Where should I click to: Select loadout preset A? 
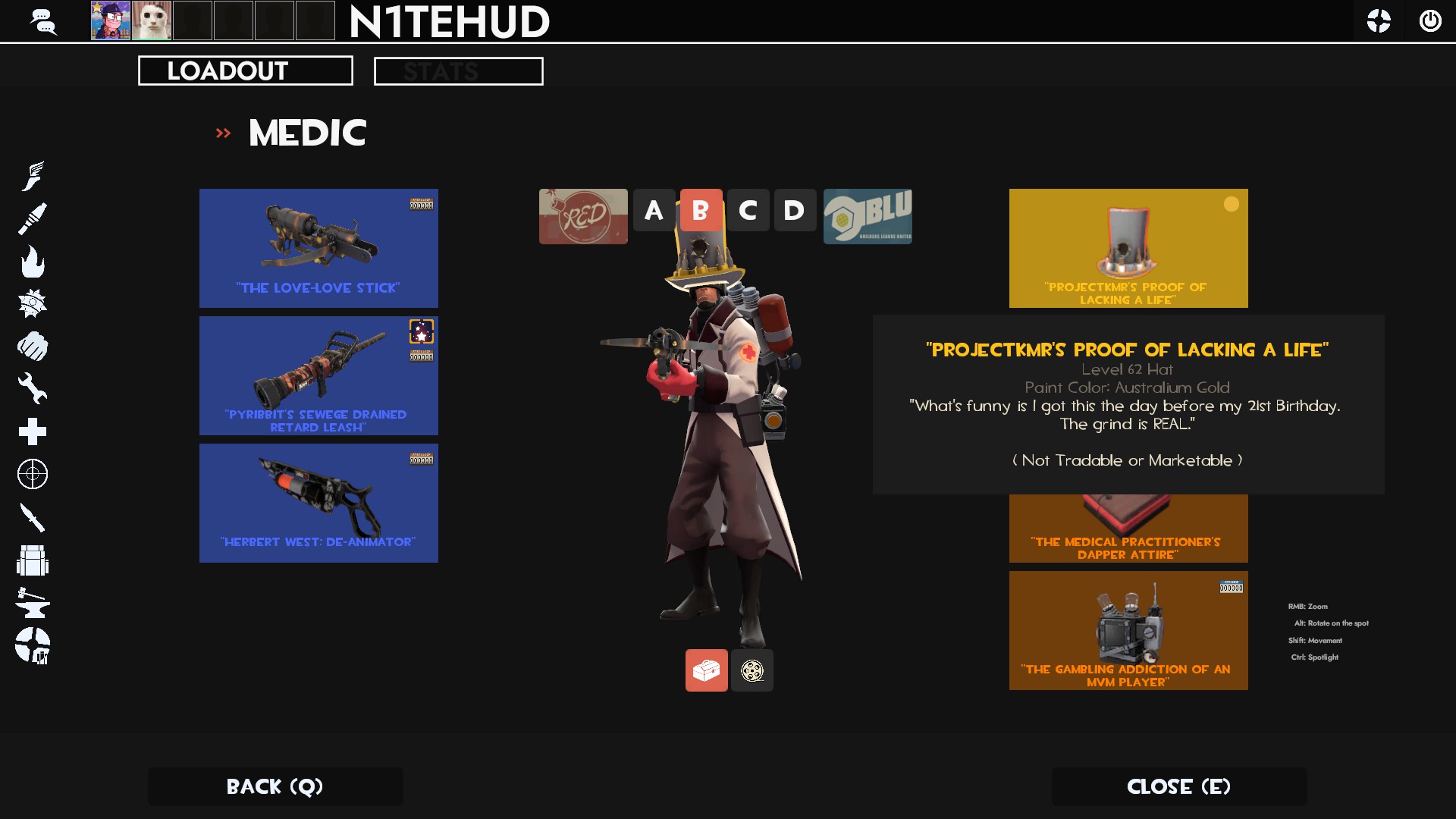click(653, 211)
